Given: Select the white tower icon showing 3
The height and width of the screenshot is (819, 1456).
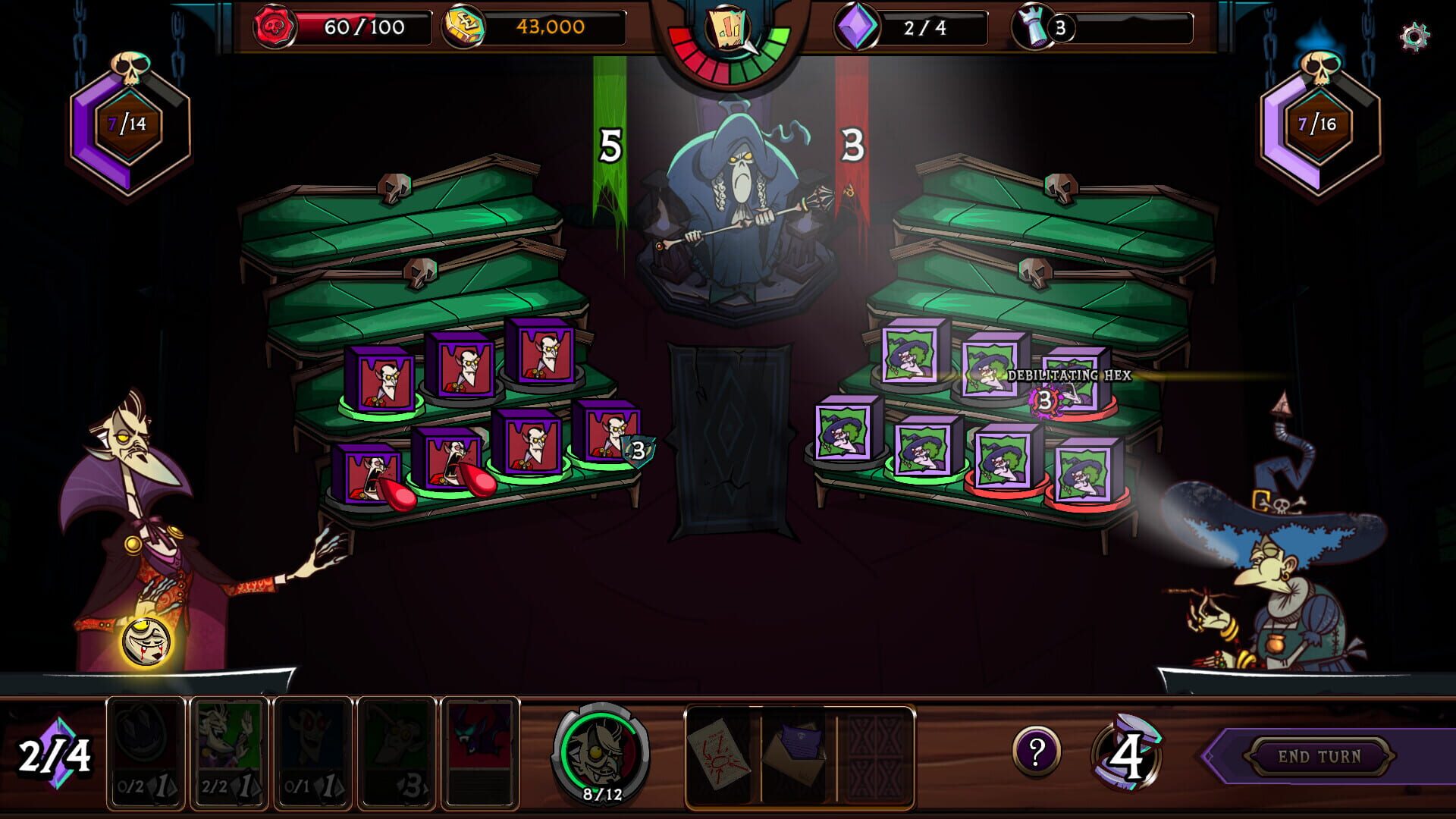Looking at the screenshot, I should (1034, 24).
